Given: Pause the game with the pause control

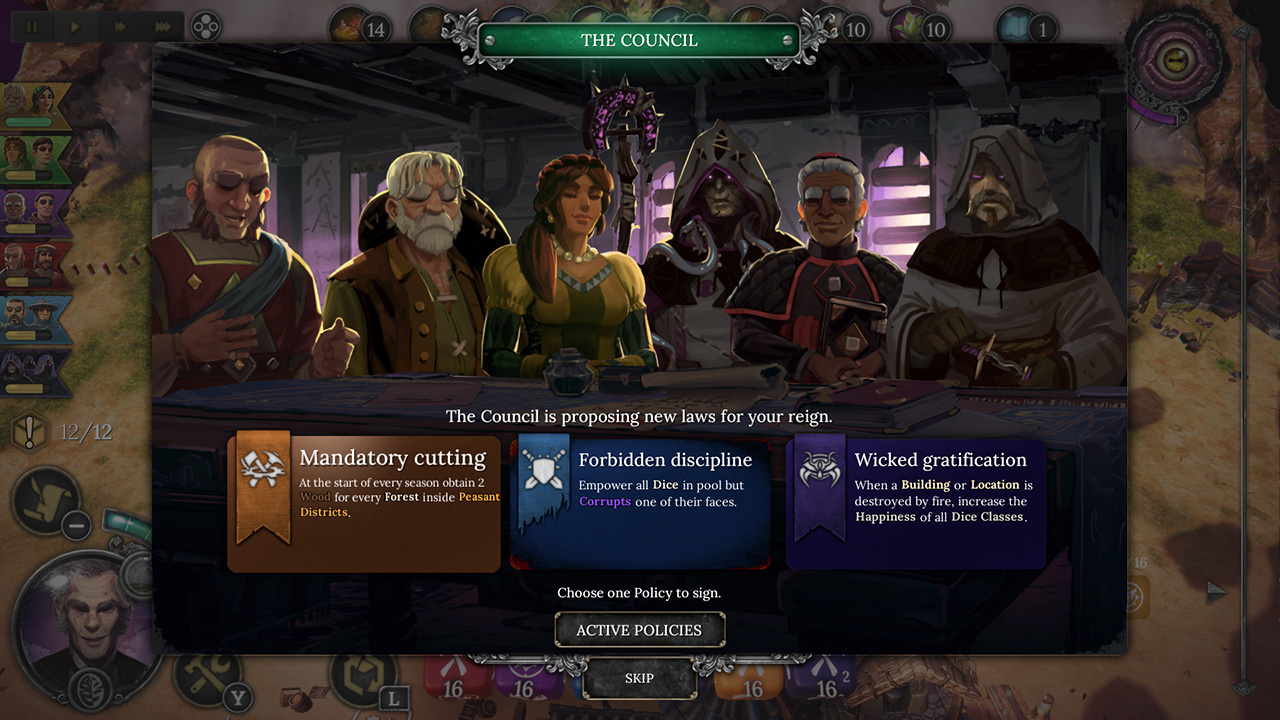Looking at the screenshot, I should click(x=31, y=26).
